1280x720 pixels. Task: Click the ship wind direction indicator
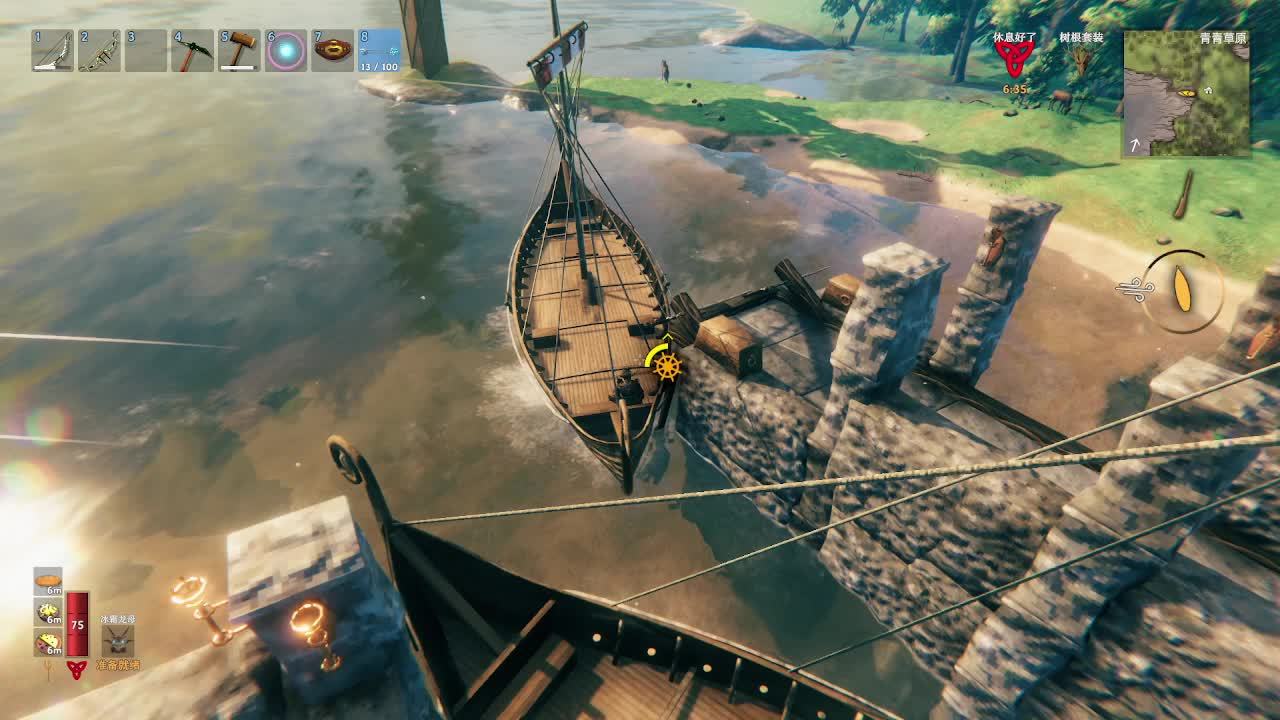tap(1182, 290)
